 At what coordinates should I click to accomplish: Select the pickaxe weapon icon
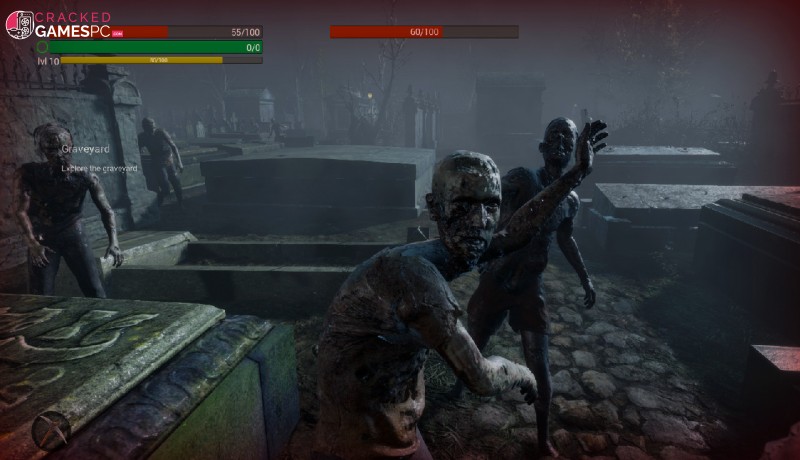pyautogui.click(x=50, y=430)
